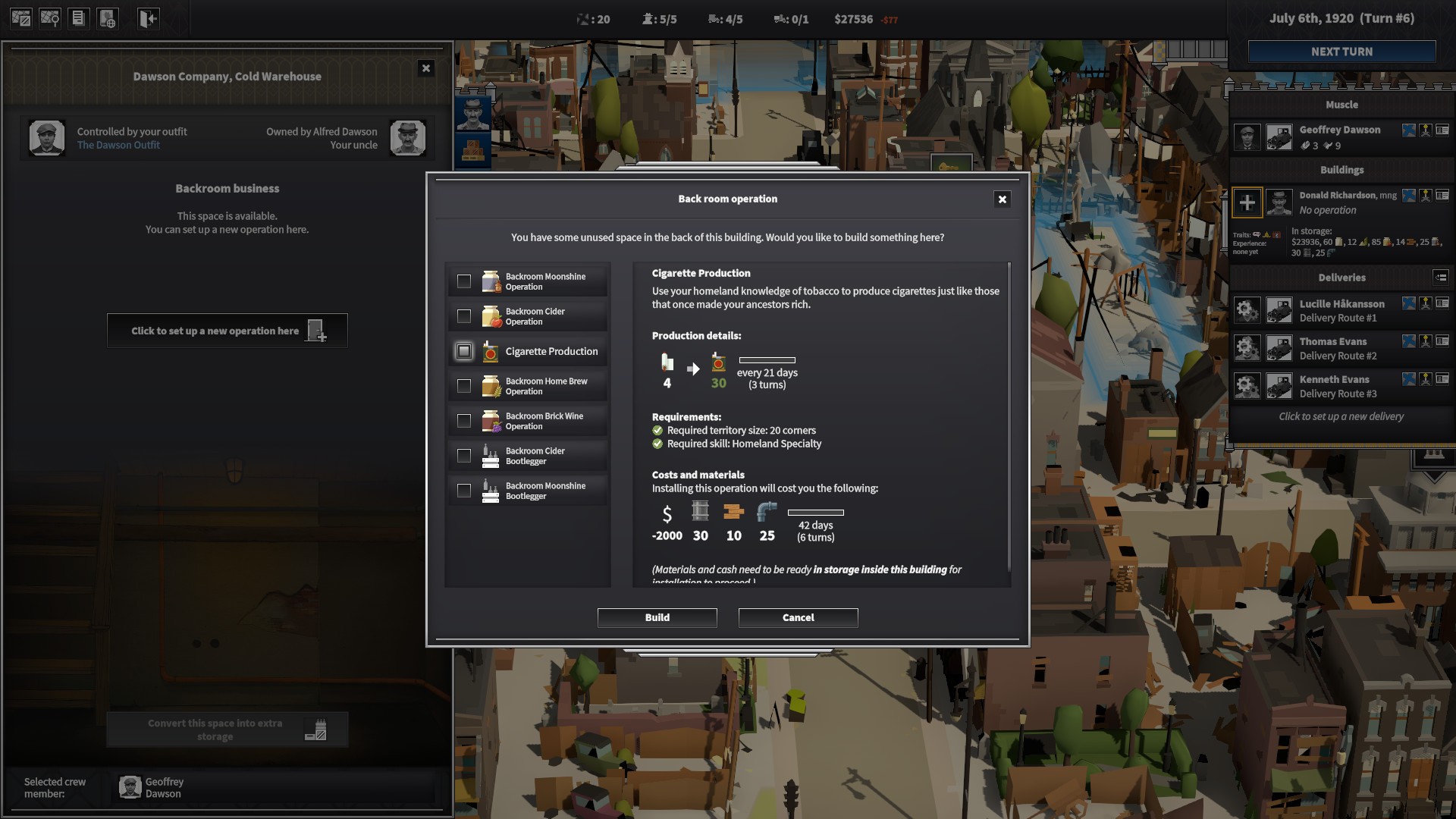Toggle the Cigarette Production checkbox

(x=464, y=351)
